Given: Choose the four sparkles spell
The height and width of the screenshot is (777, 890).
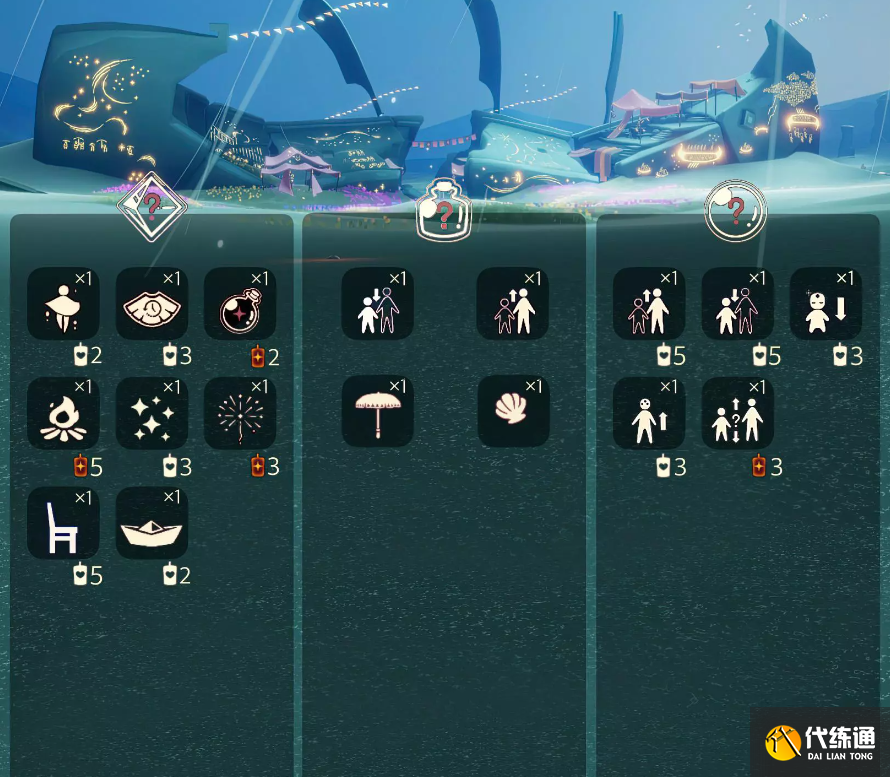Looking at the screenshot, I should pyautogui.click(x=152, y=414).
